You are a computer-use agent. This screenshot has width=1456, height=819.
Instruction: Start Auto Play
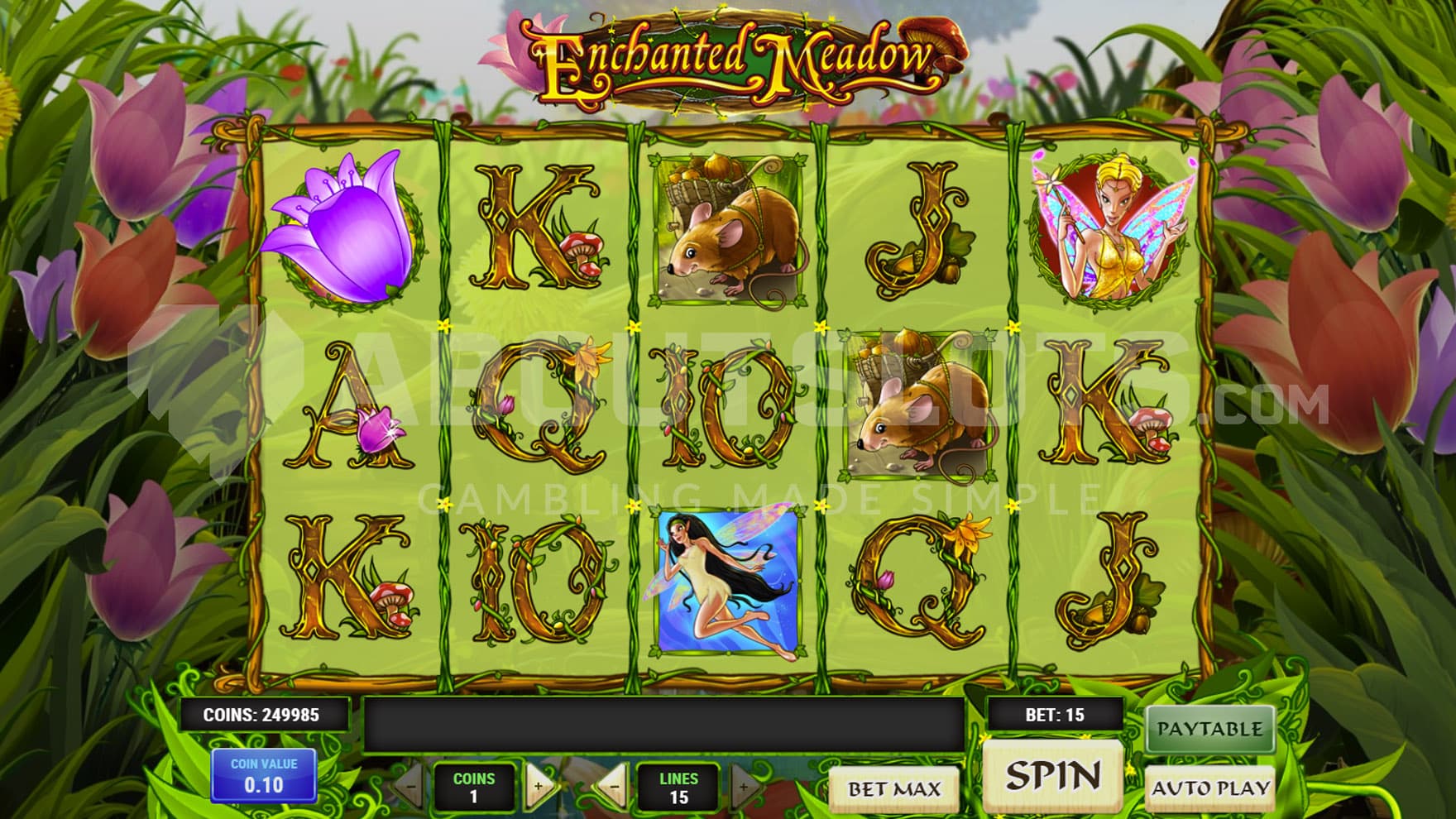1209,788
